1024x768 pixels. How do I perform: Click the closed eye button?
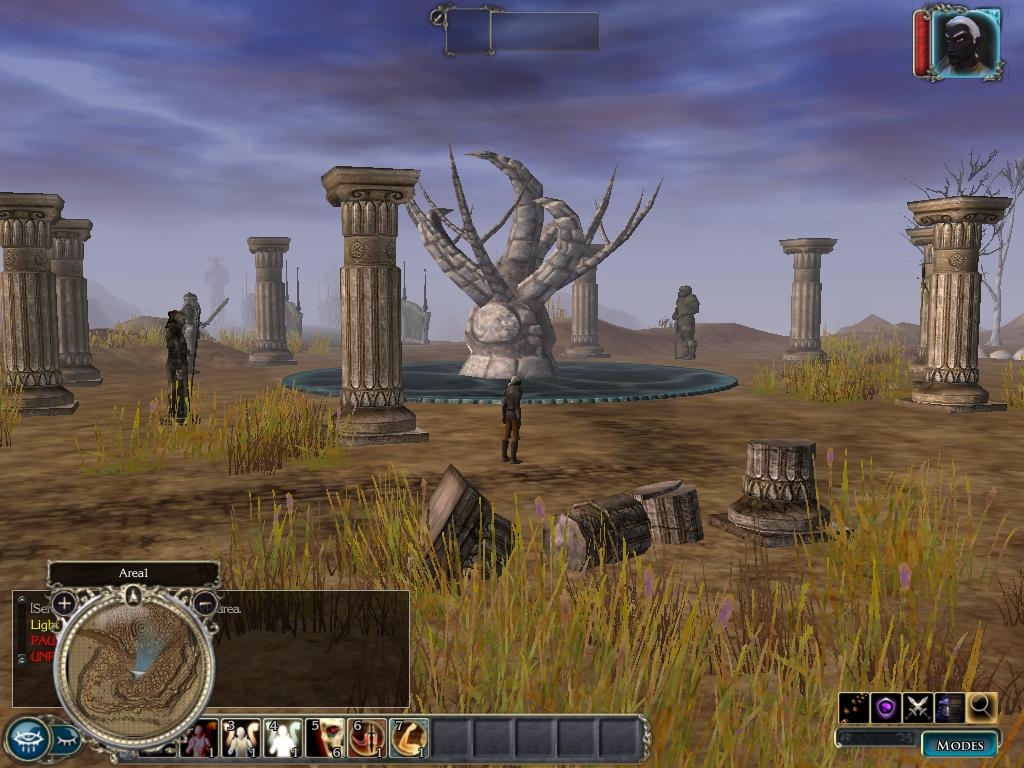66,740
